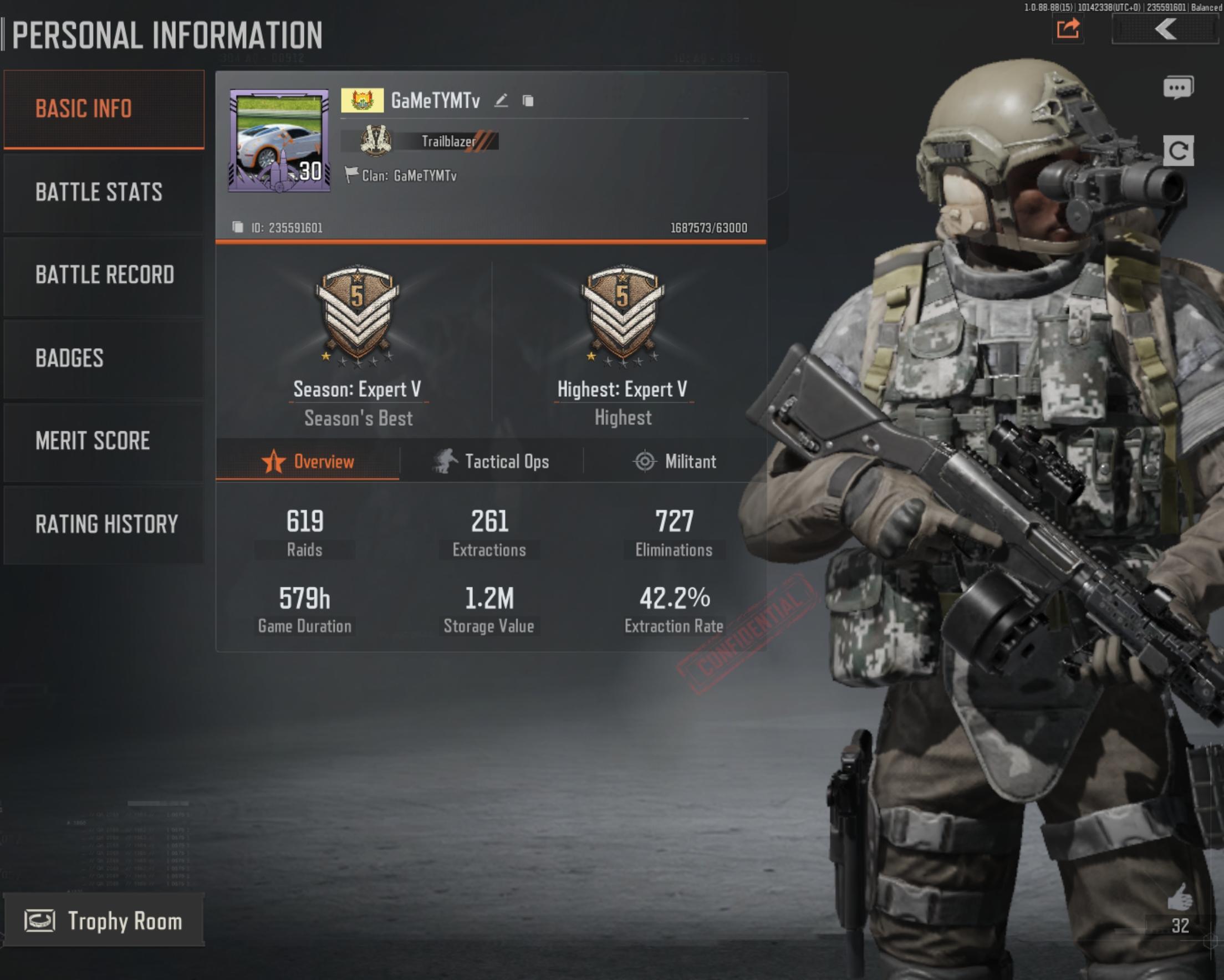Switch to the Overview tab
The image size is (1224, 980).
308,461
